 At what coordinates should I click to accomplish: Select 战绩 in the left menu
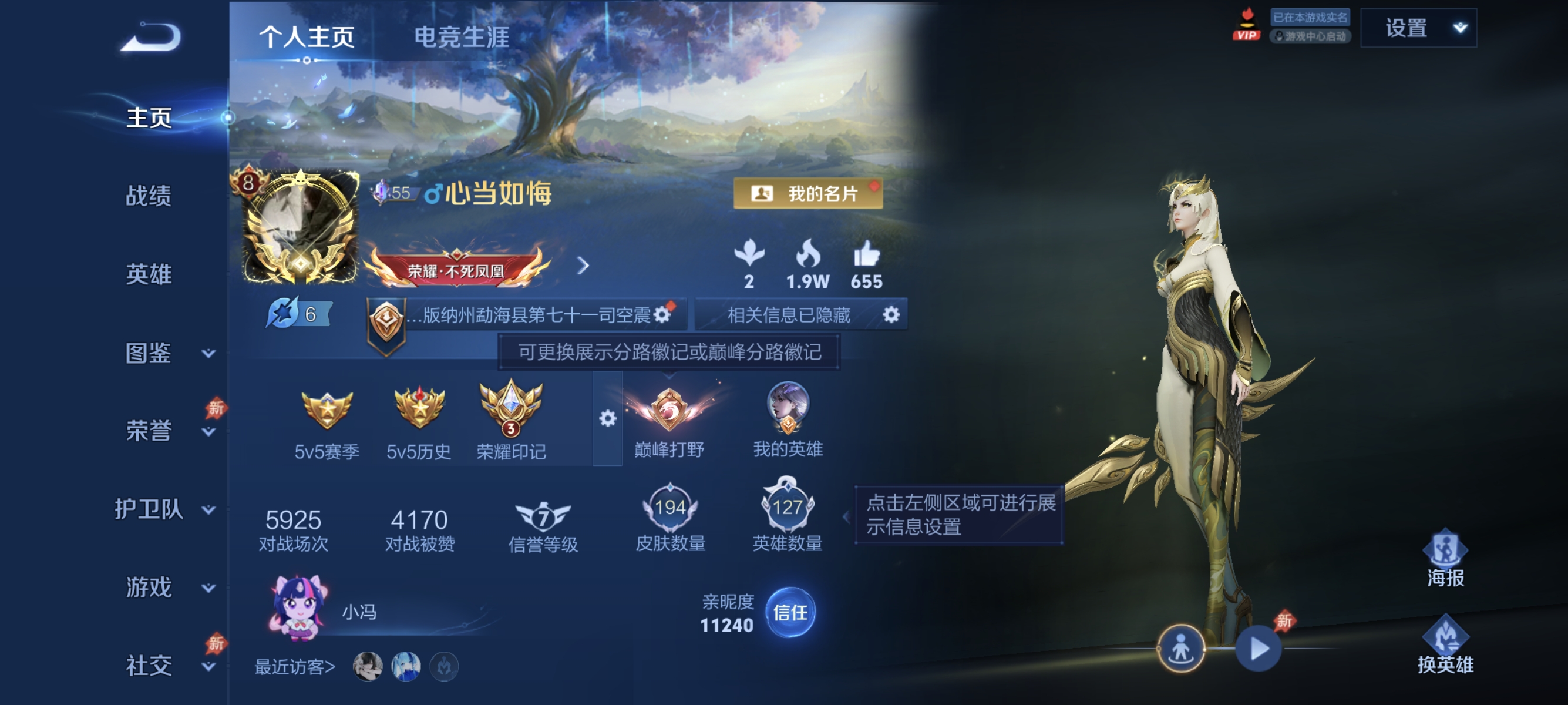(150, 198)
